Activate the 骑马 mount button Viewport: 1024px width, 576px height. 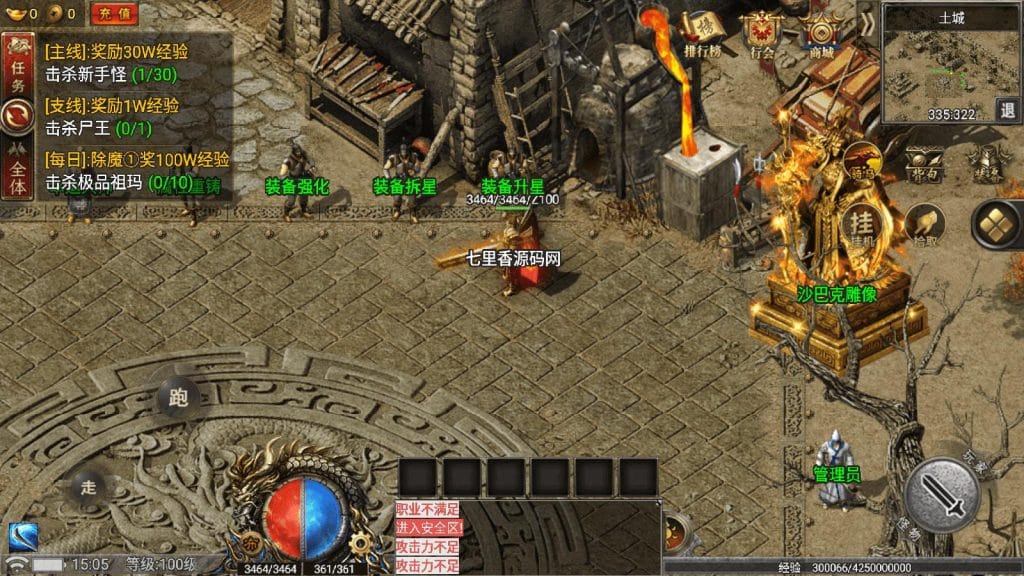coord(862,160)
